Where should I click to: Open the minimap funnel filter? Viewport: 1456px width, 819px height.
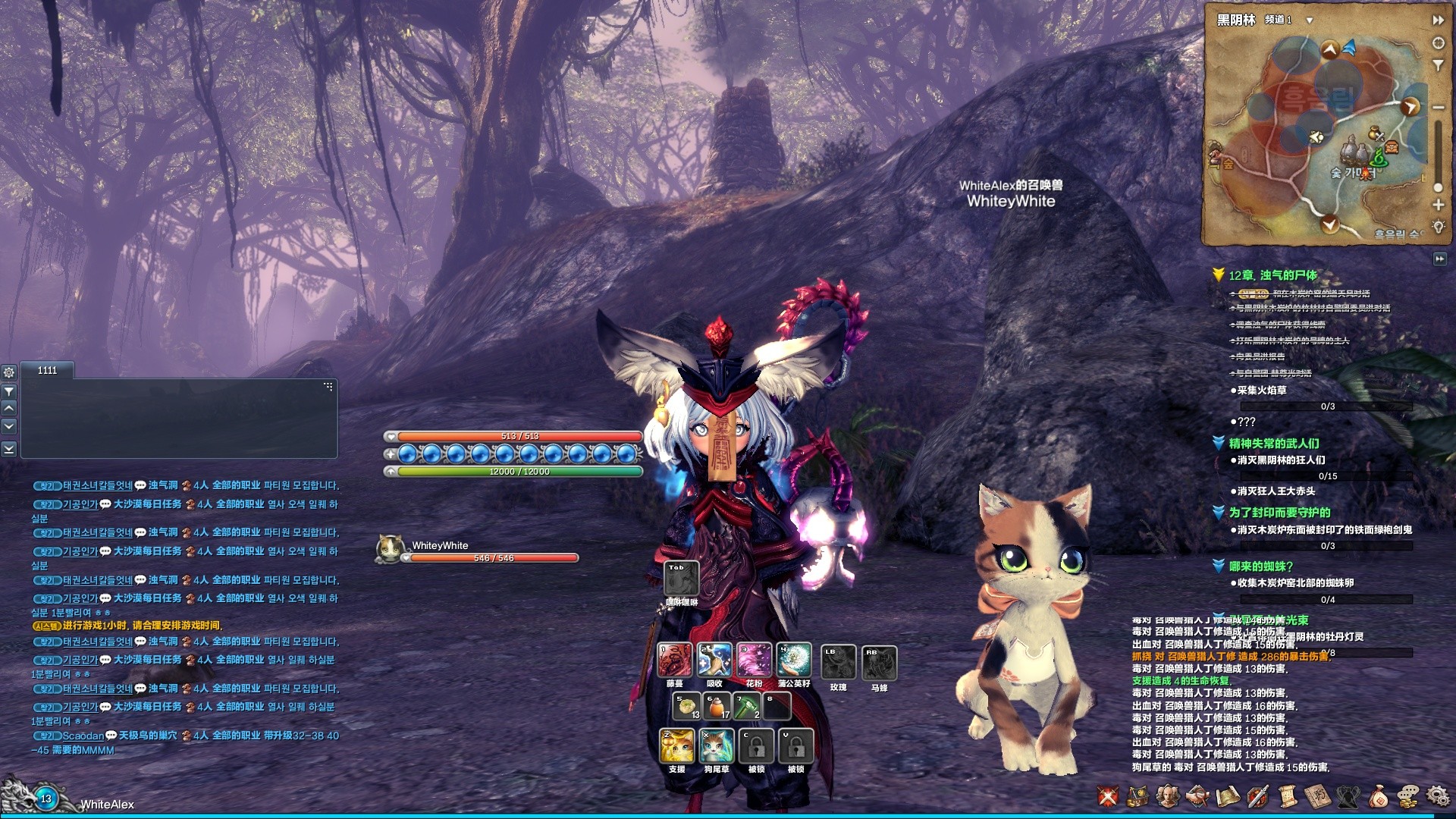pos(1438,66)
